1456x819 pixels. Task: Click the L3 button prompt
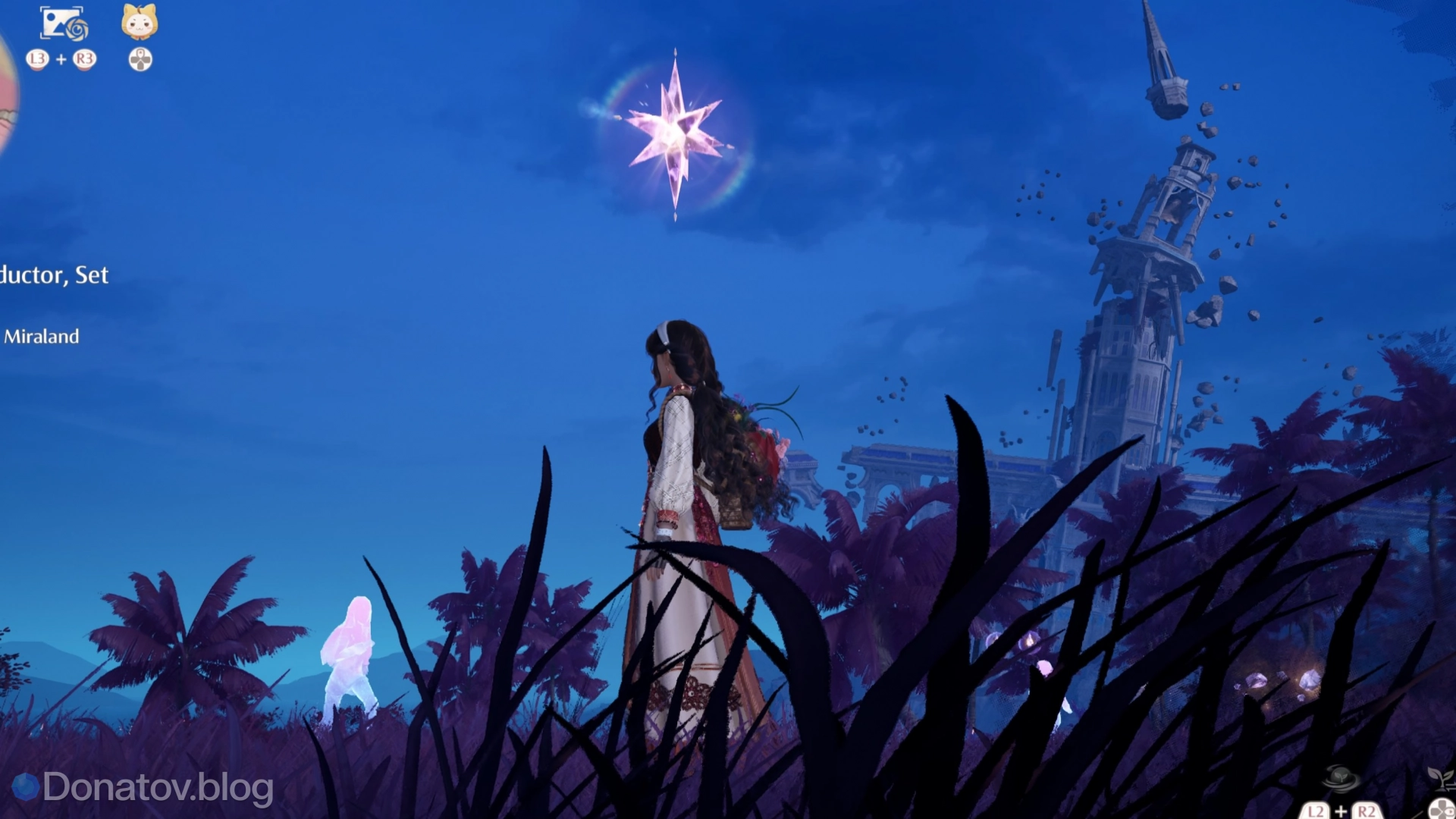pyautogui.click(x=36, y=60)
